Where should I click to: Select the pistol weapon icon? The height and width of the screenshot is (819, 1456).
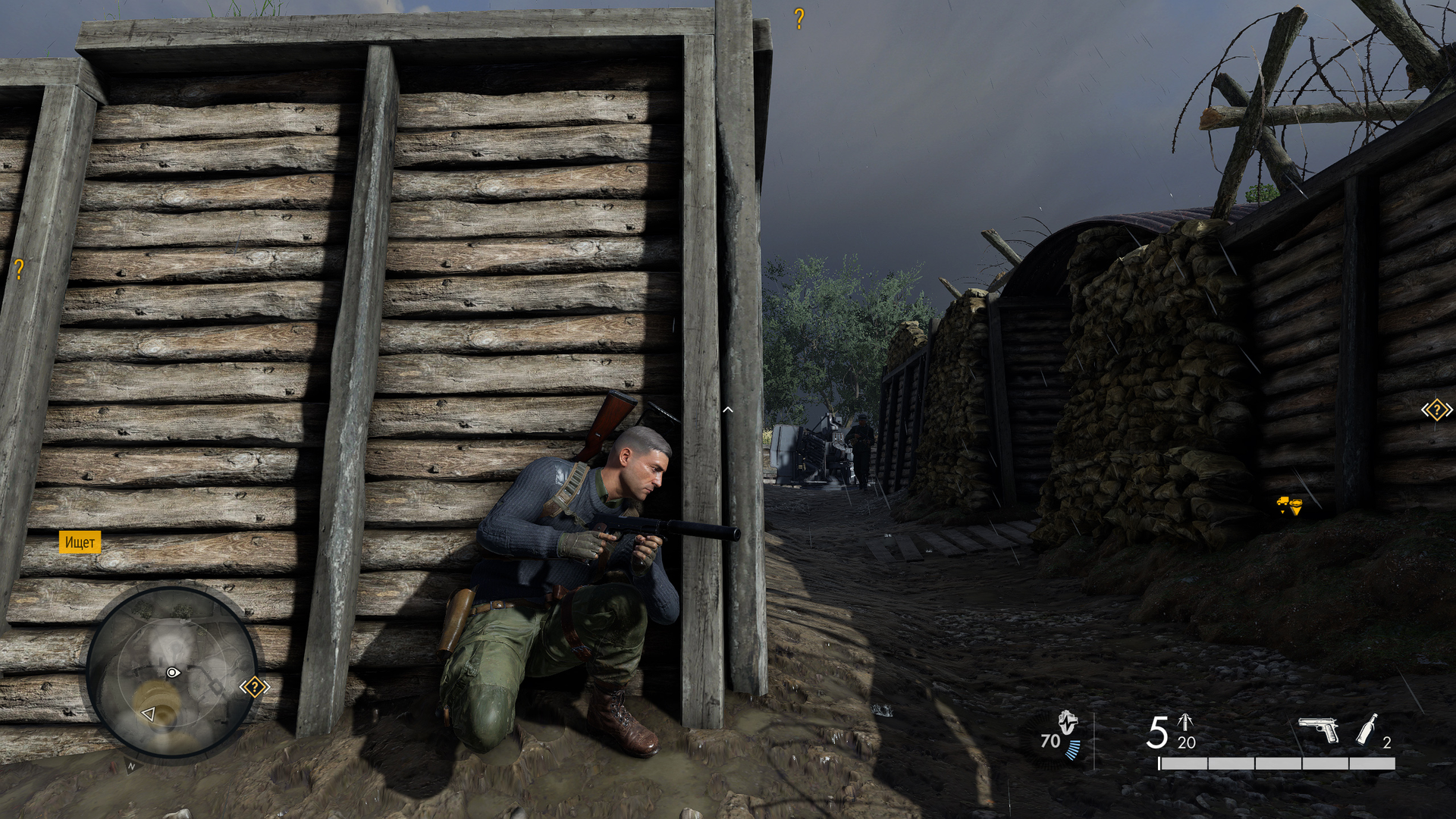tap(1319, 730)
